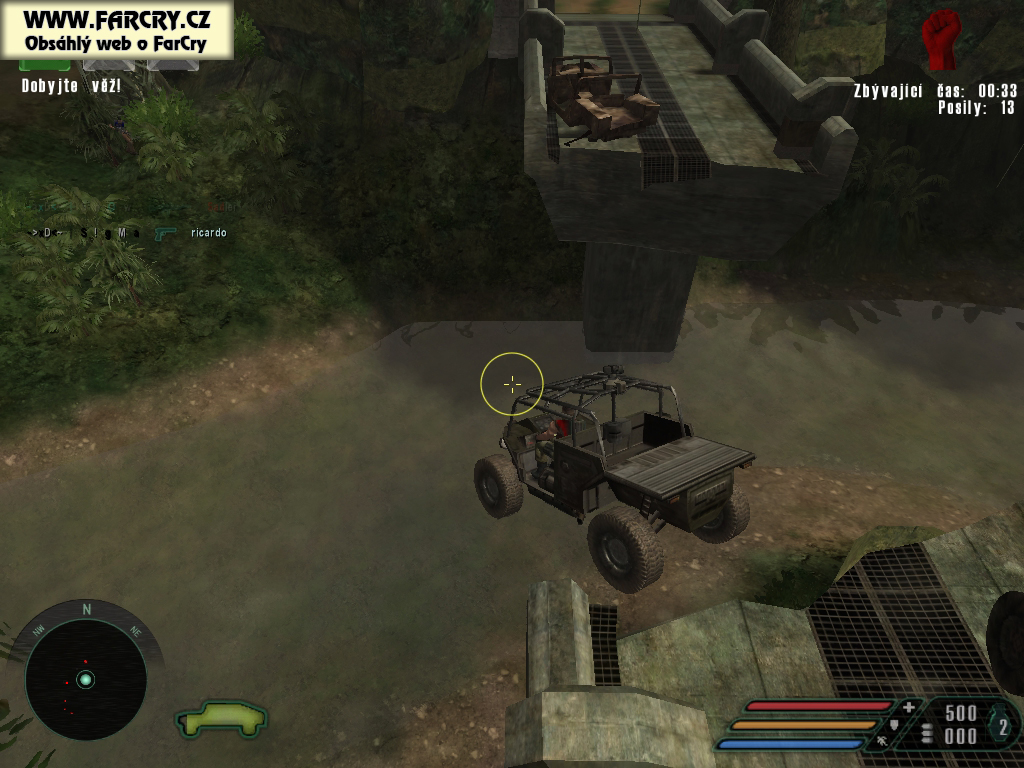Click the "Dobyjte věž!" objective text
Image resolution: width=1024 pixels, height=768 pixels.
click(x=71, y=86)
